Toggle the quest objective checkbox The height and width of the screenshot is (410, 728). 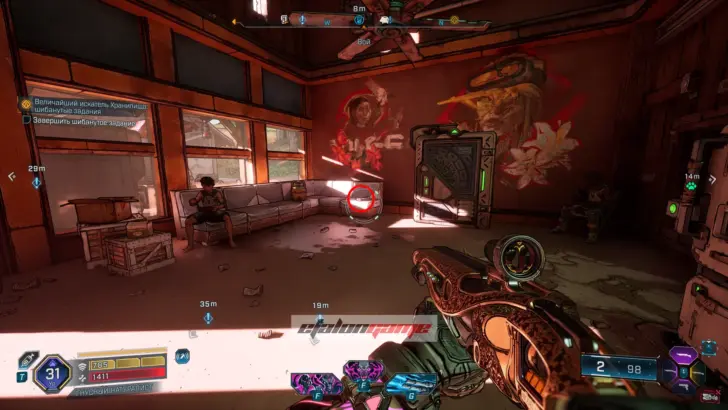click(27, 120)
